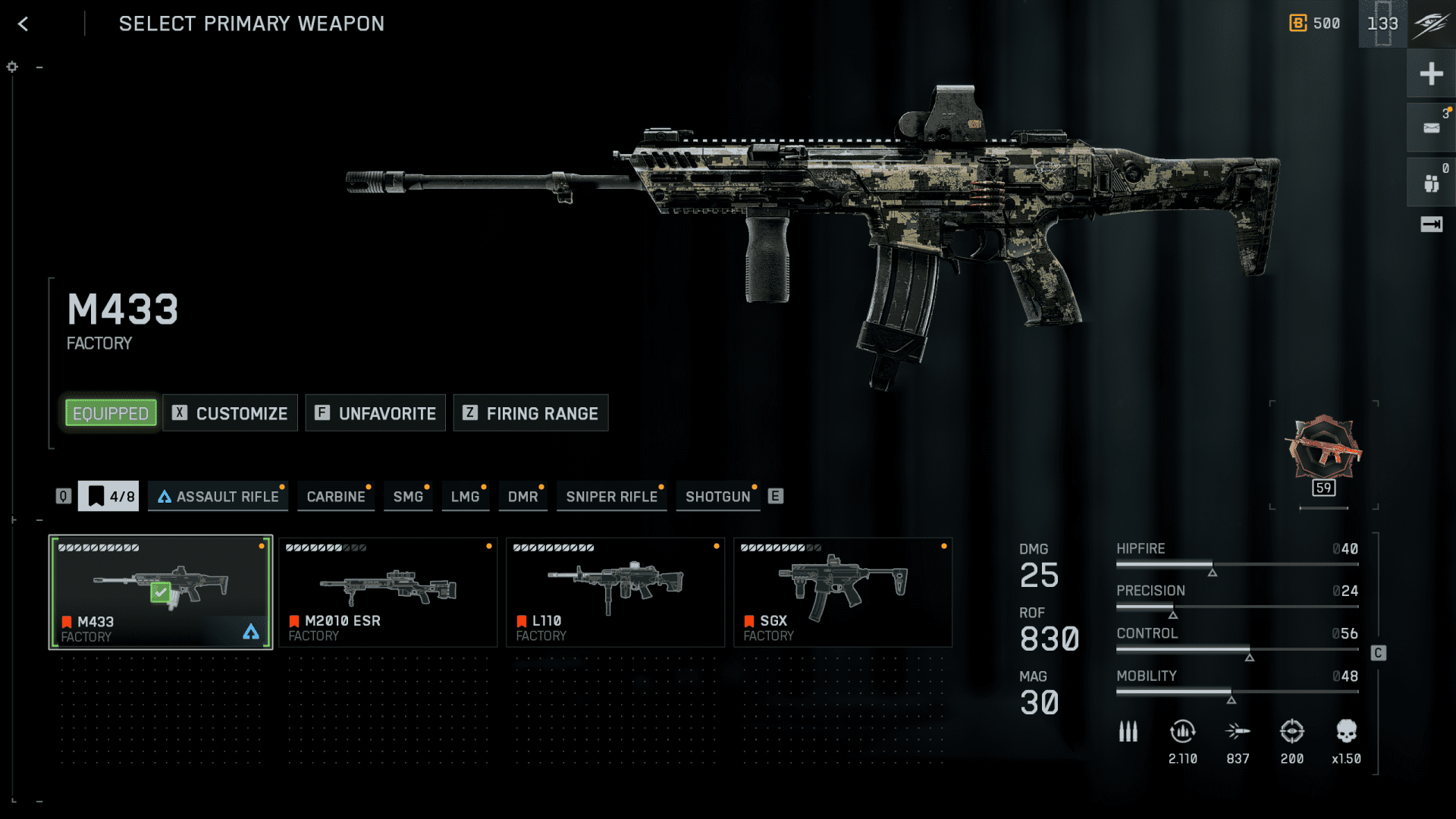Screen dimensions: 1456x819
Task: Show the favorites tab
Action: 108,497
